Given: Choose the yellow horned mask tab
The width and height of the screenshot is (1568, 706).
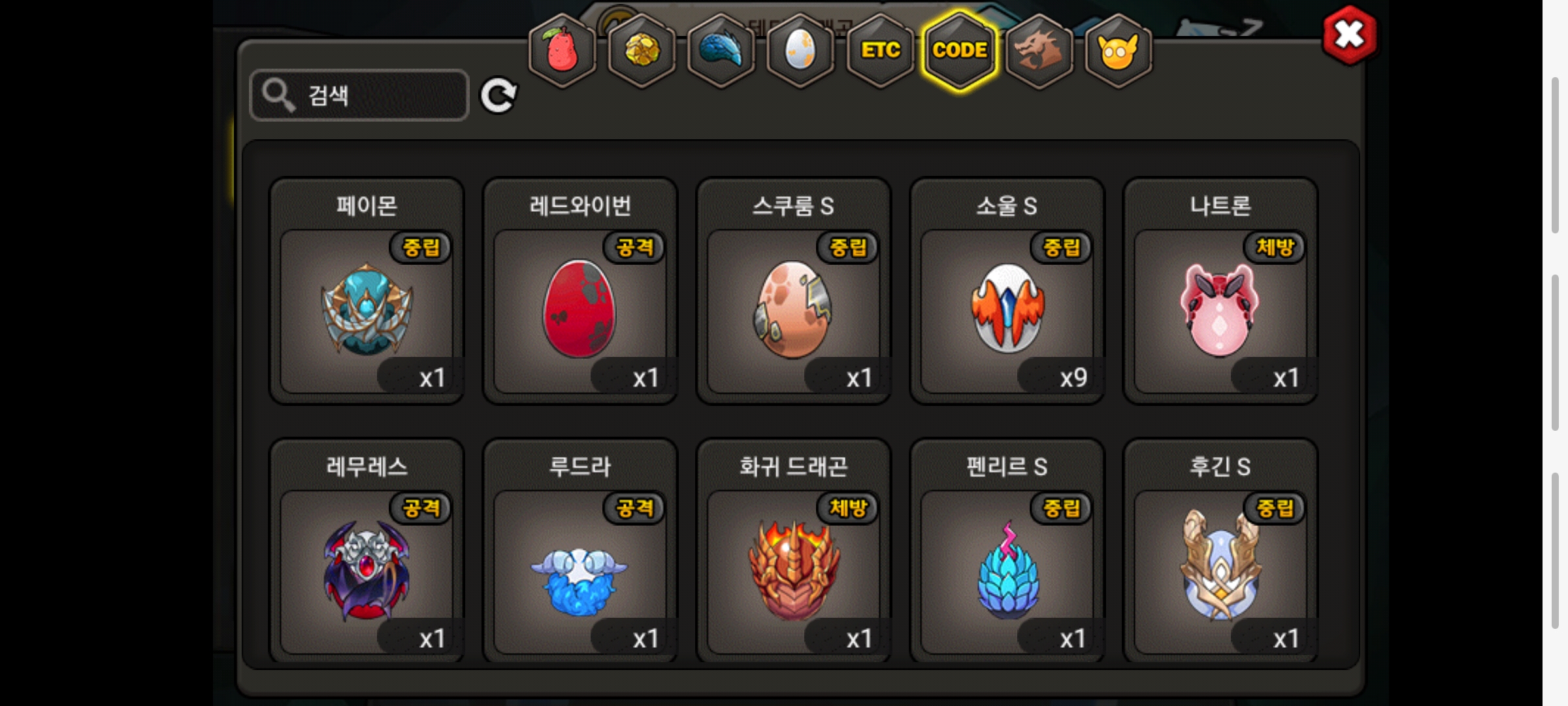Looking at the screenshot, I should [1119, 50].
